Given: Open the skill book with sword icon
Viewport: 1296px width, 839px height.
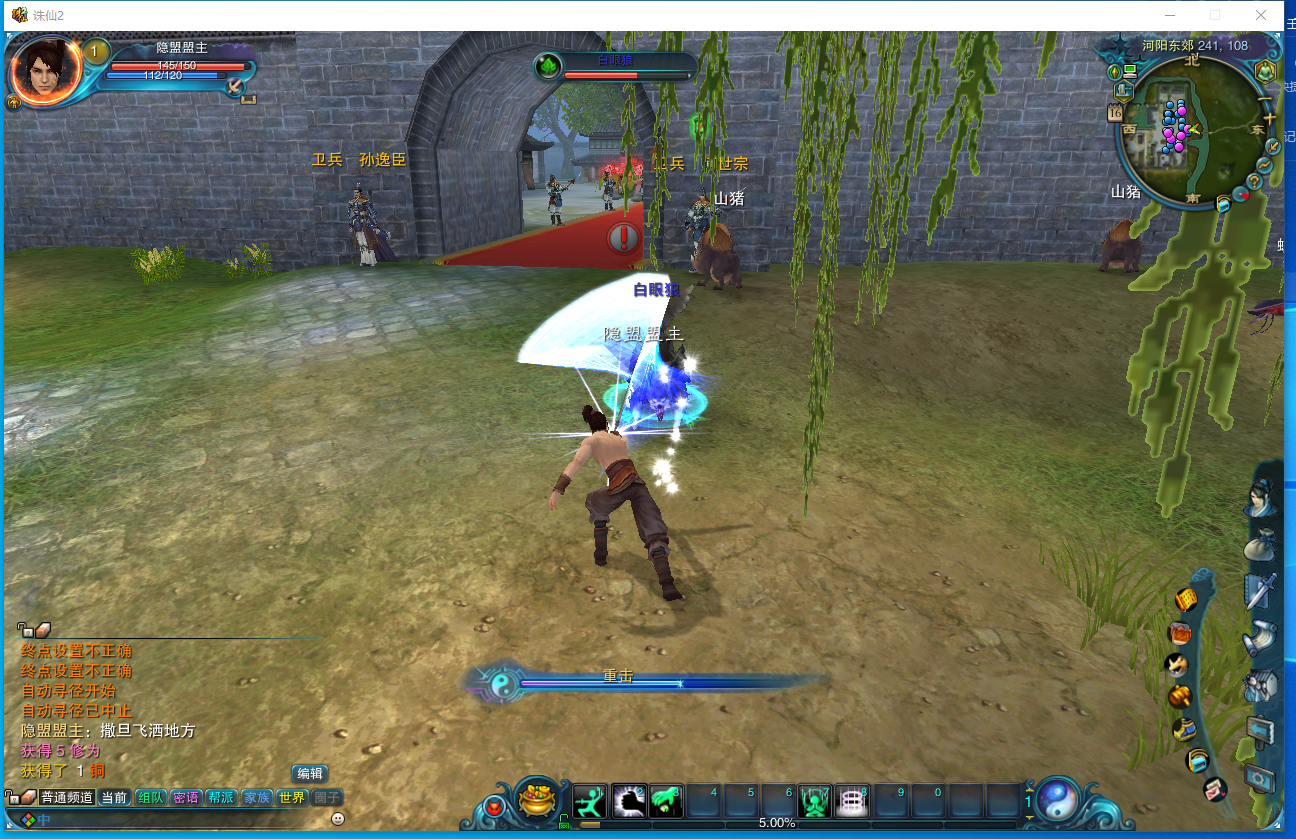Looking at the screenshot, I should (1261, 590).
